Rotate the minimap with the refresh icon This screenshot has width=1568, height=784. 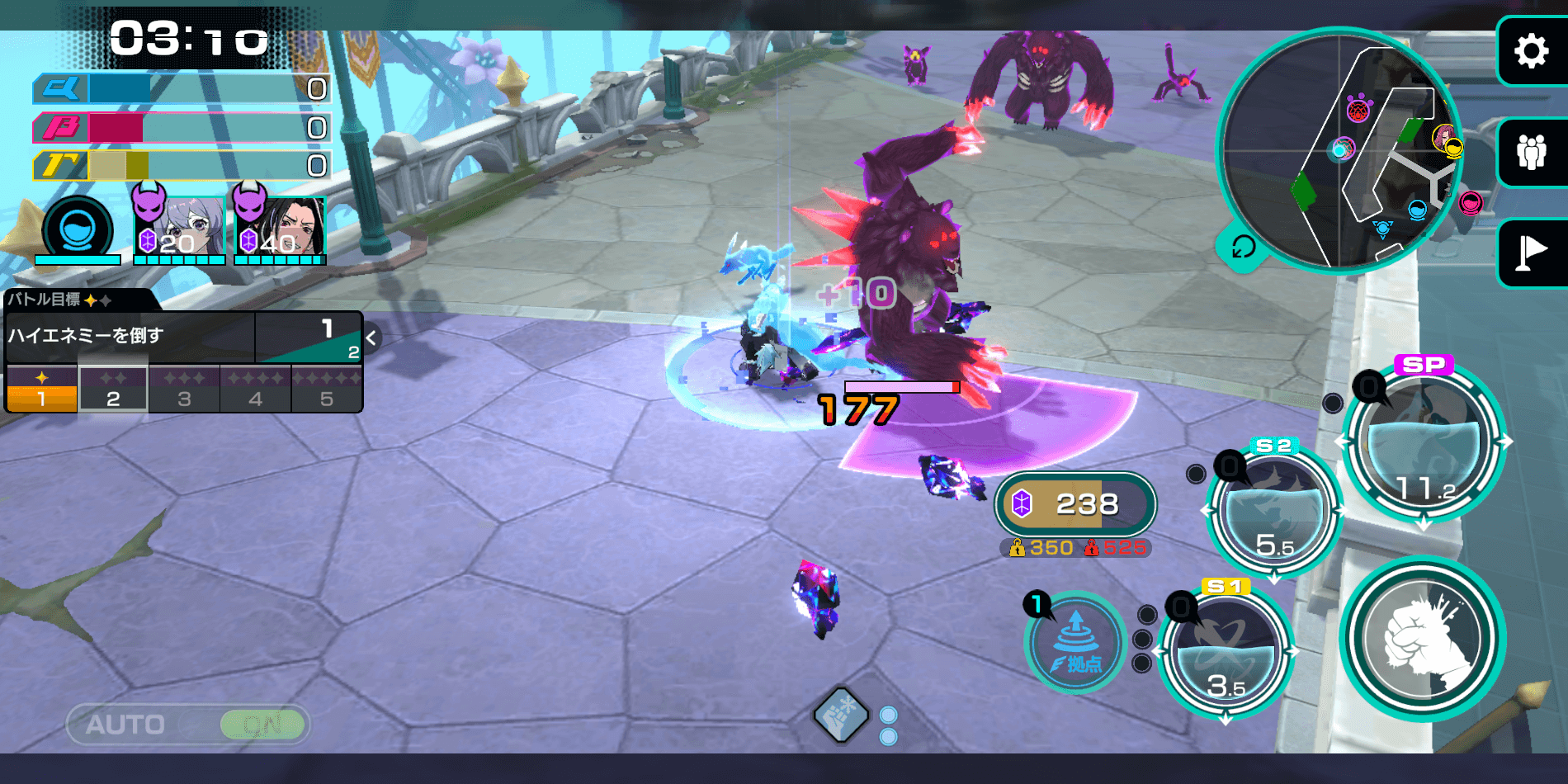(x=1243, y=247)
